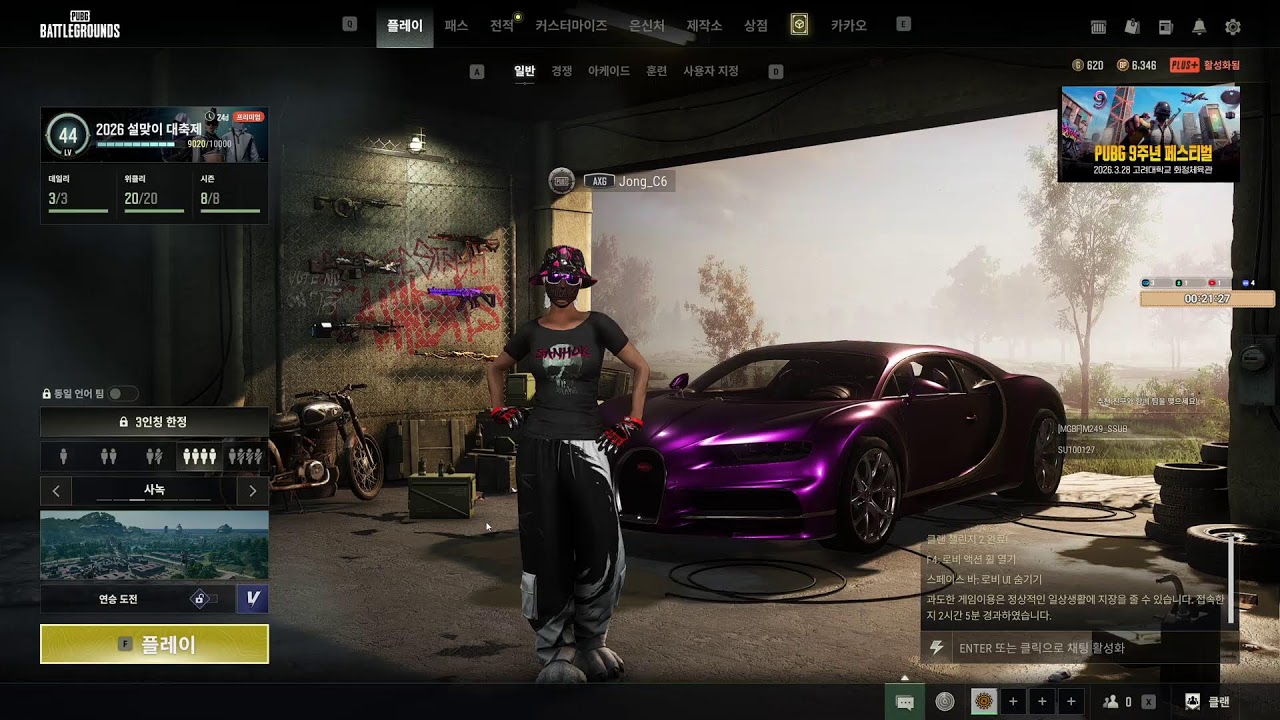The height and width of the screenshot is (720, 1280).
Task: Open the PUBG 9주년 페스티벌 banner
Action: pos(1149,133)
